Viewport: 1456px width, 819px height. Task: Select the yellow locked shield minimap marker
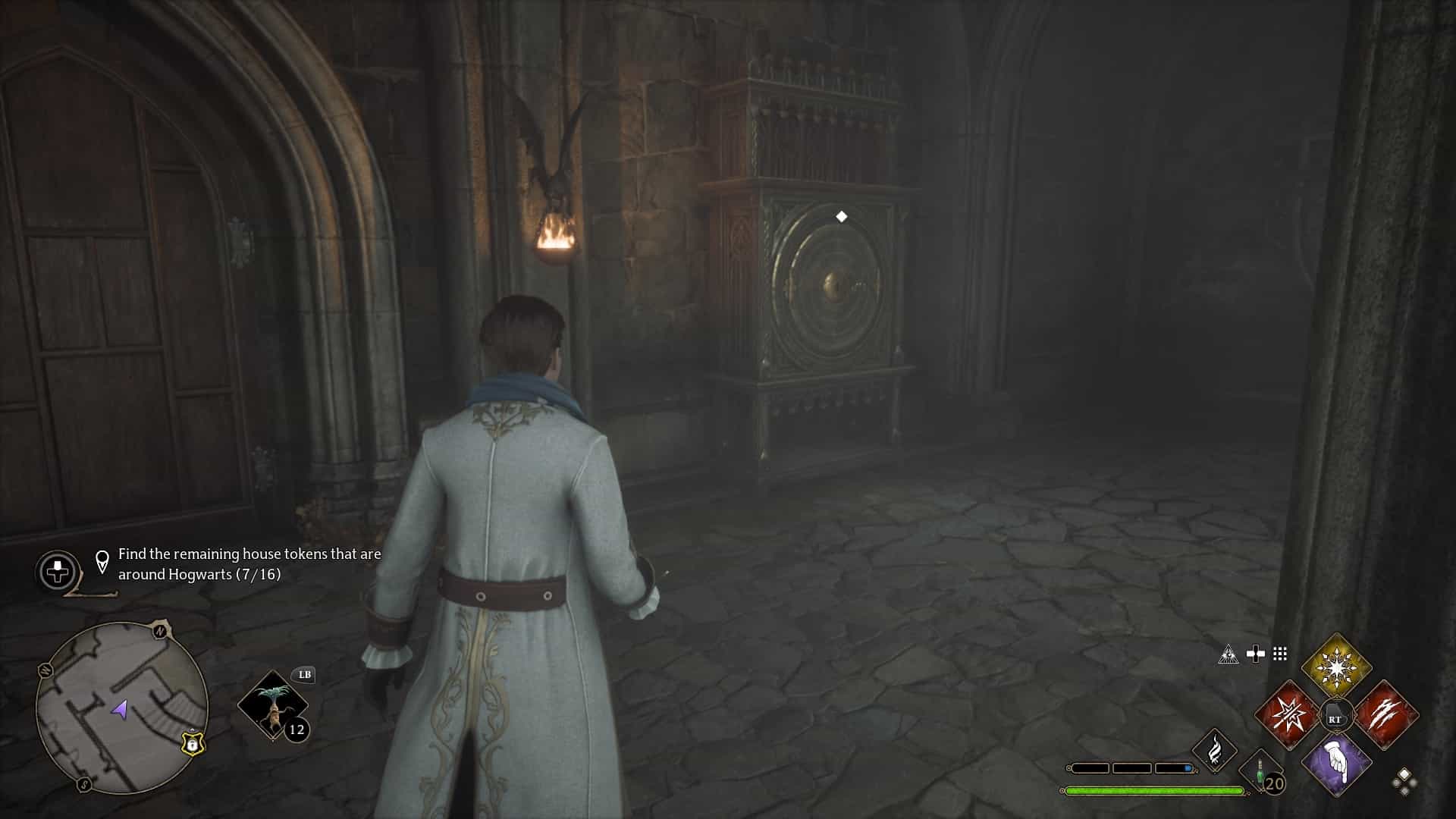click(x=193, y=744)
